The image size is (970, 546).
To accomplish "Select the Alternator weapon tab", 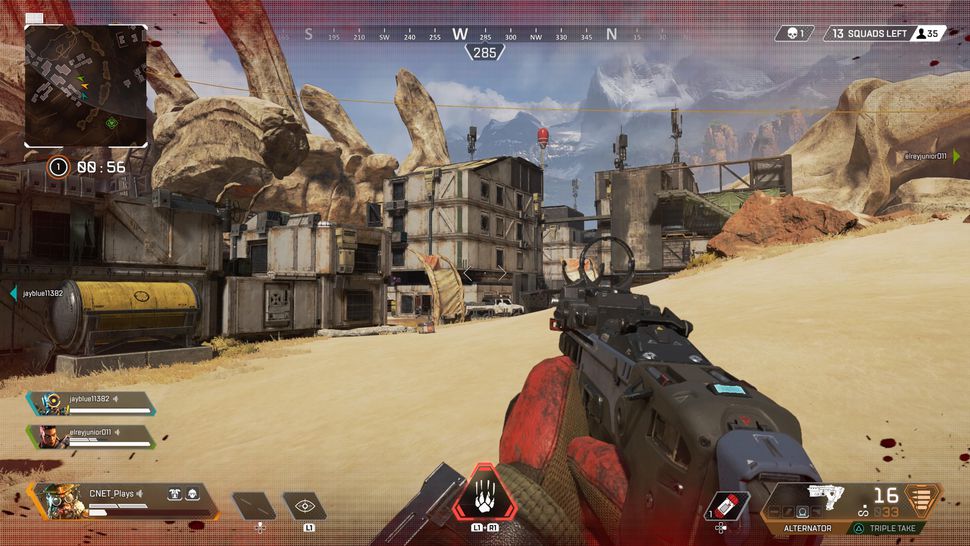I will 806,528.
